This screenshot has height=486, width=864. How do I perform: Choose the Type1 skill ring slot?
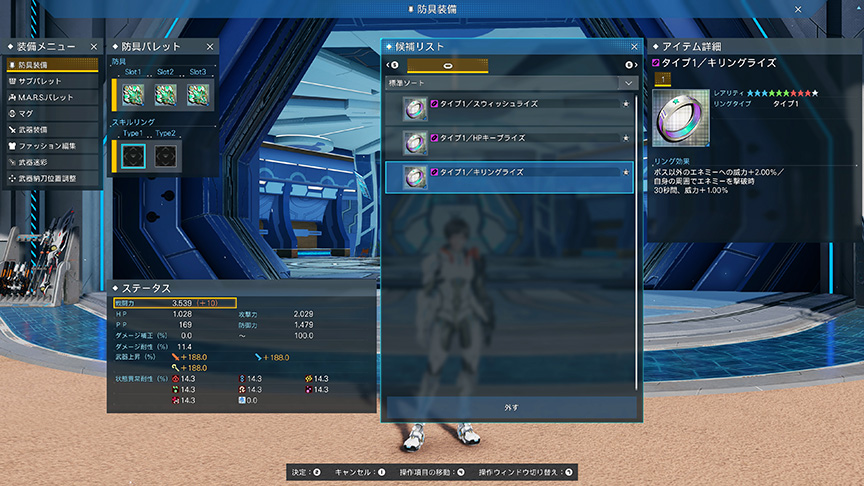point(133,156)
